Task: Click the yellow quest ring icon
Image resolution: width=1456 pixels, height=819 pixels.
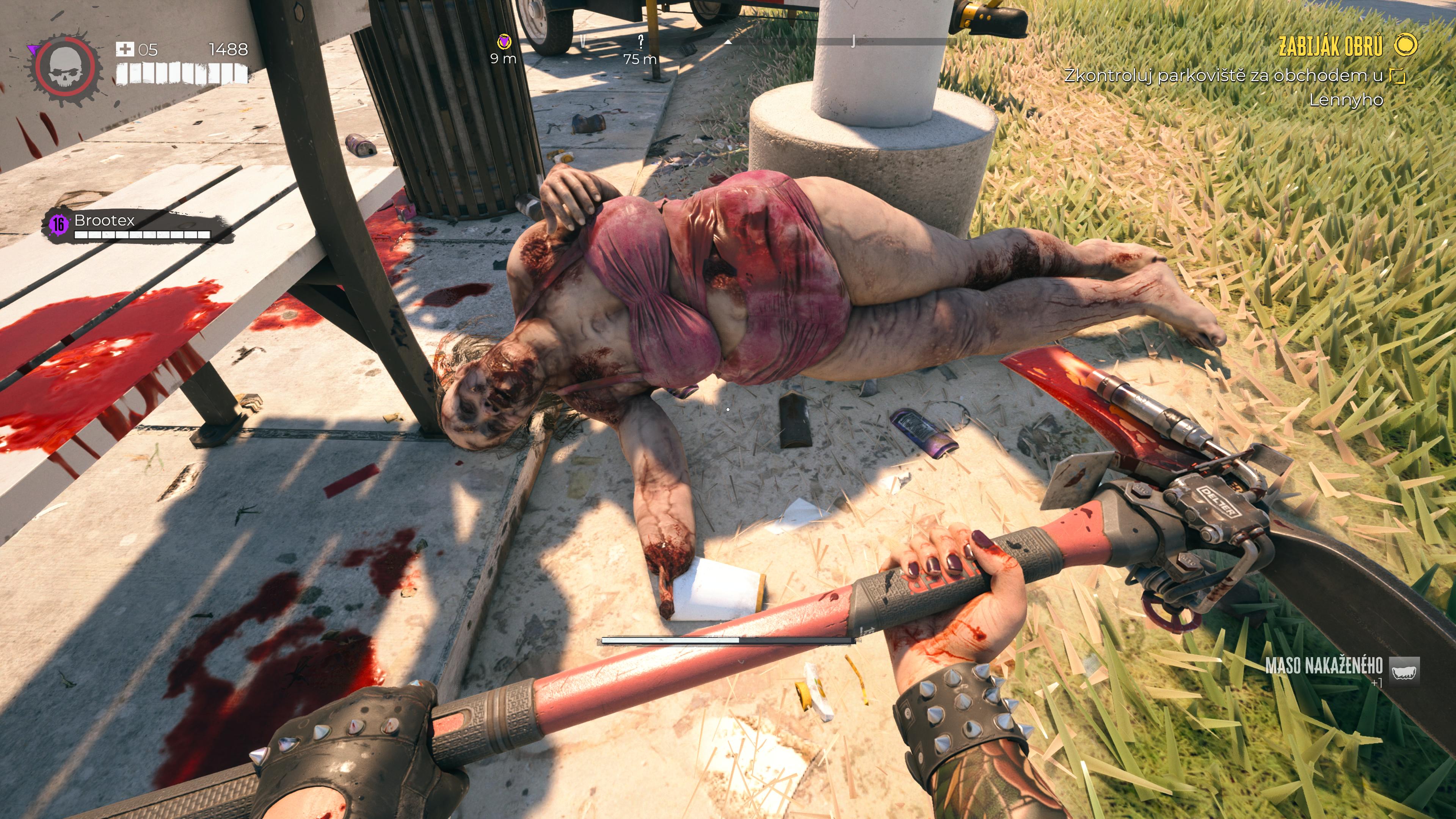Action: [x=1405, y=45]
